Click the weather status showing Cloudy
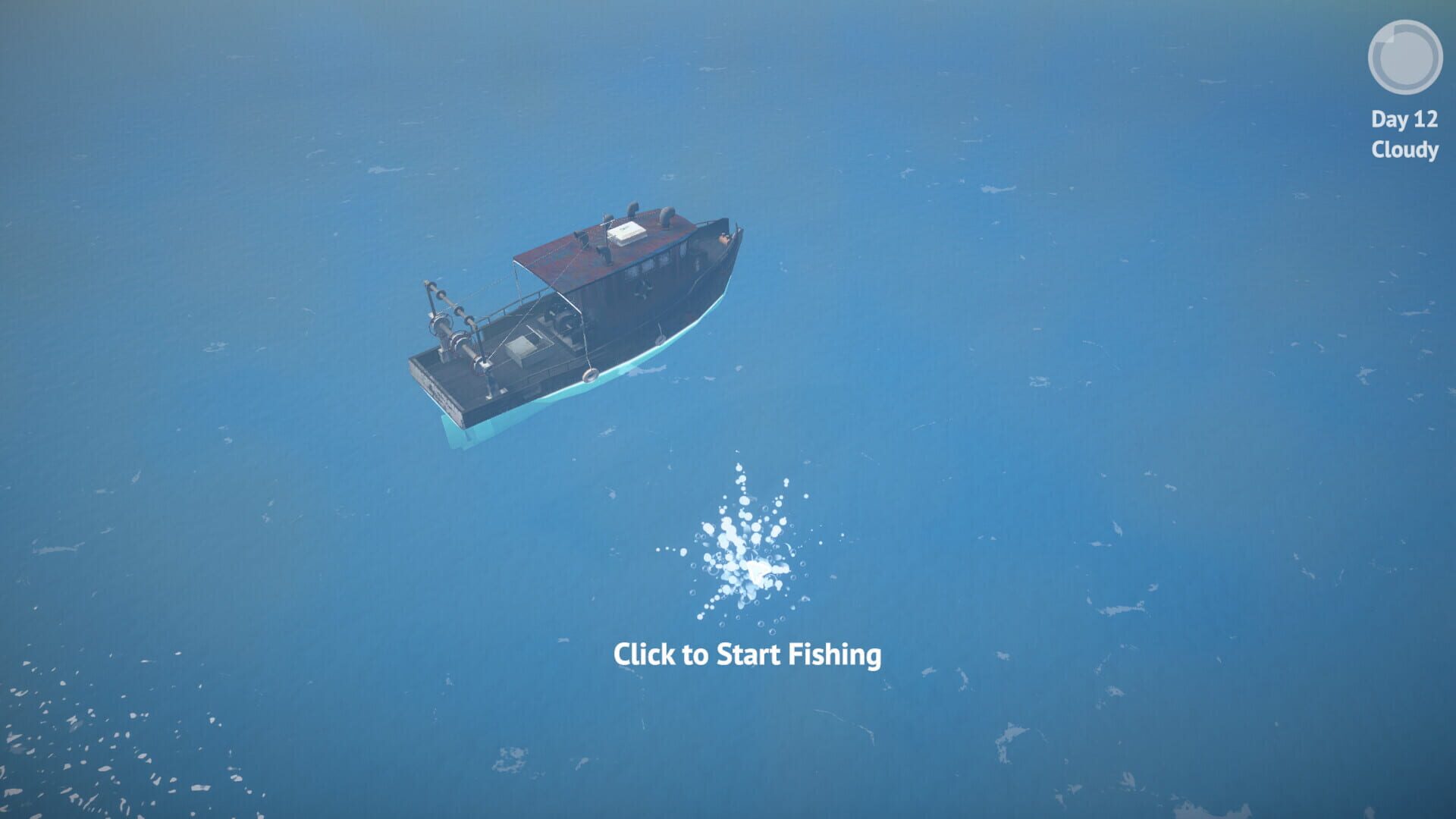The image size is (1456, 819). click(1404, 150)
